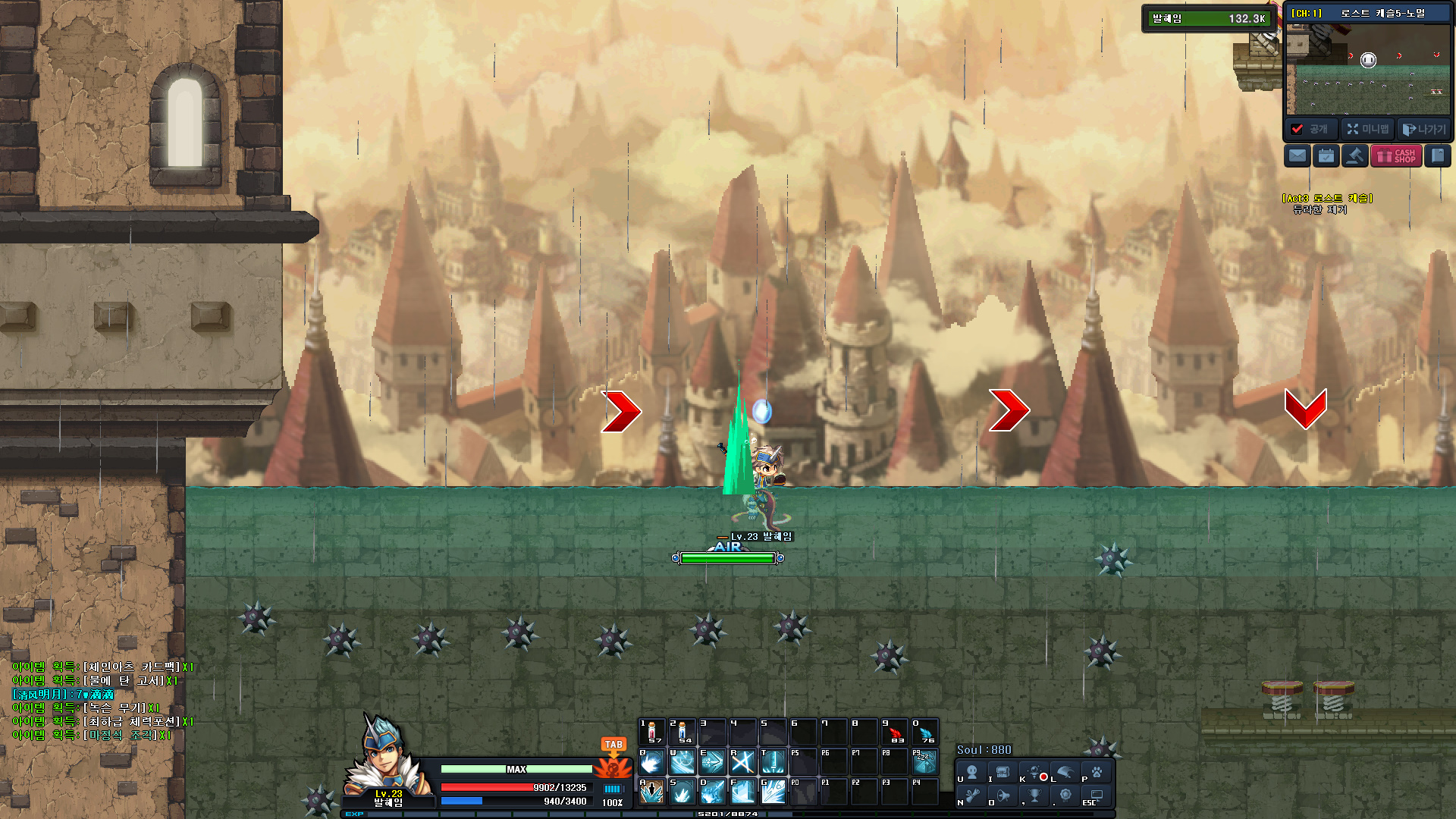
Task: Activate the crossed swords R skill
Action: (742, 761)
